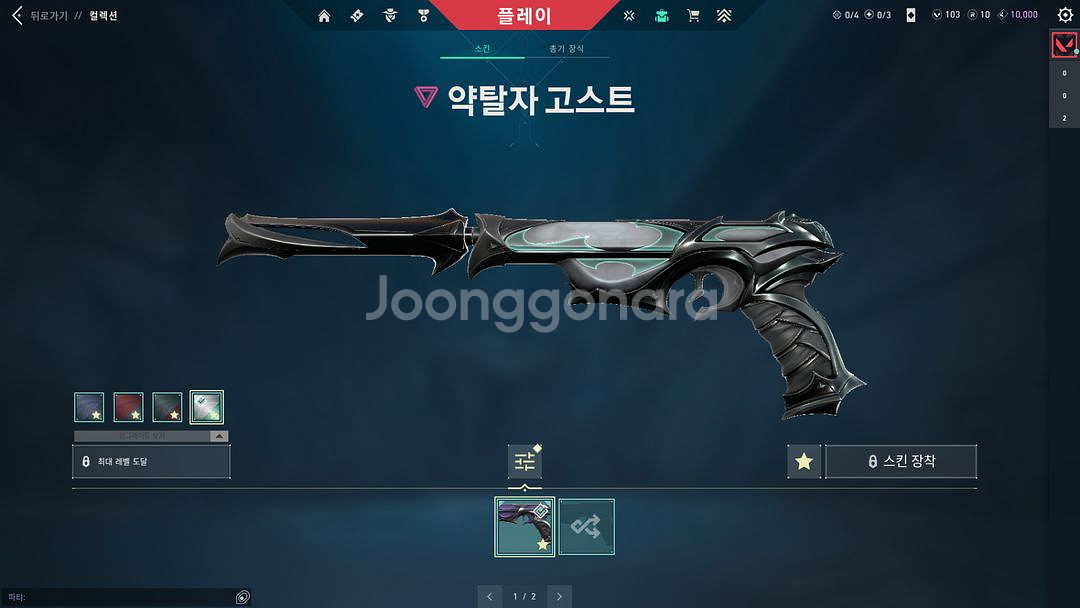Select the 스킨 tab
Screen dimensions: 1080x608
tap(482, 48)
